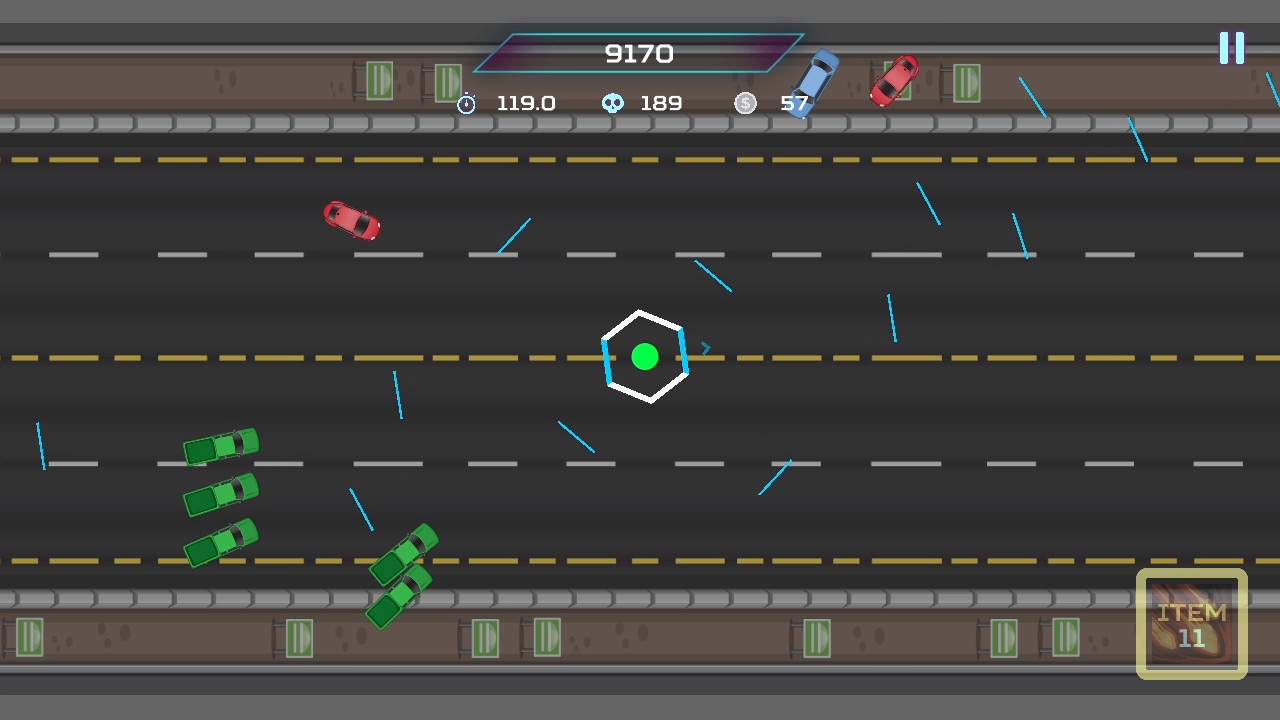Screen dimensions: 1280x720
Task: Click the red sedan driving on the upper lane
Action: [351, 221]
